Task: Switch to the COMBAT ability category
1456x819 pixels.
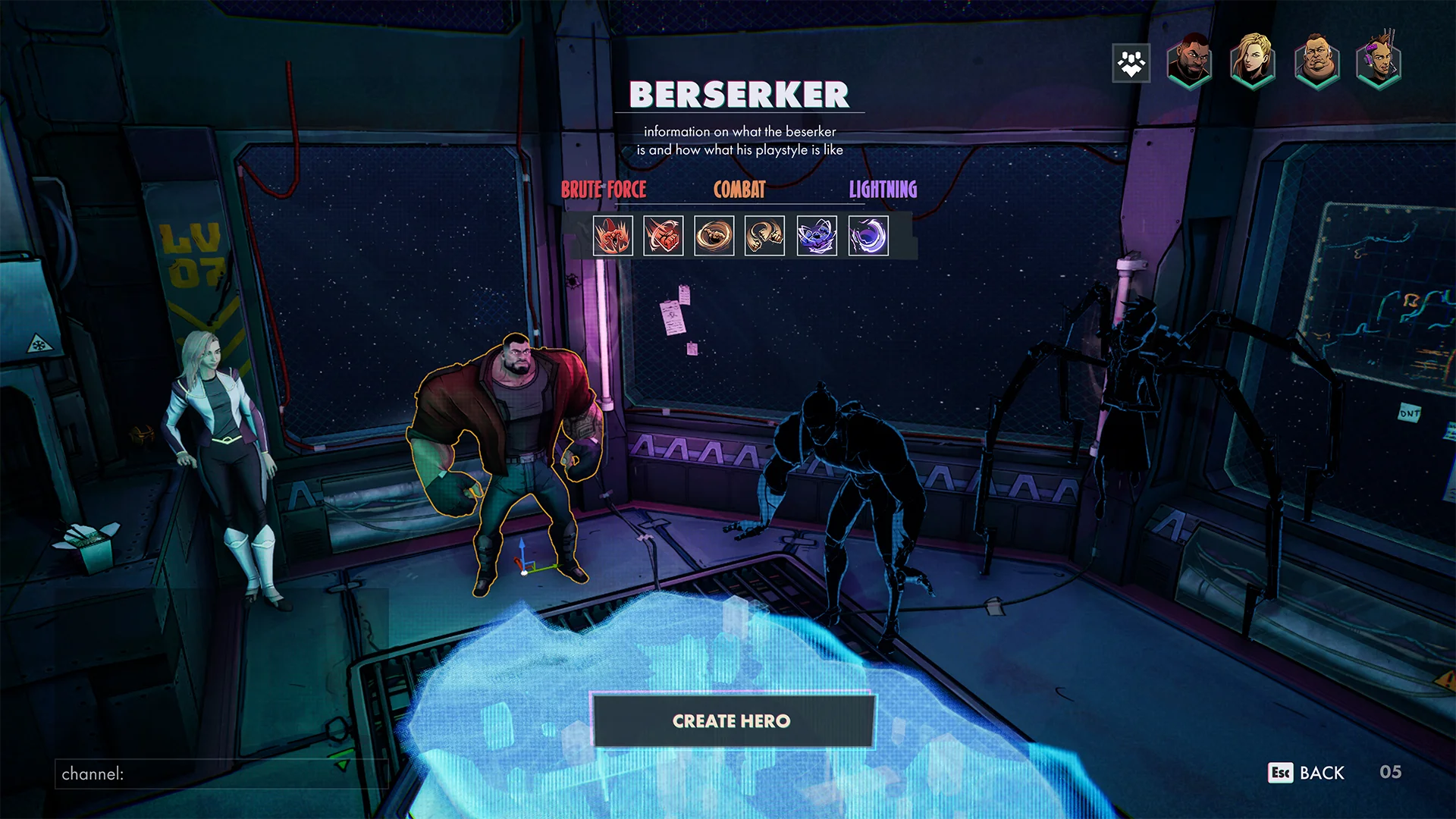Action: (x=739, y=190)
